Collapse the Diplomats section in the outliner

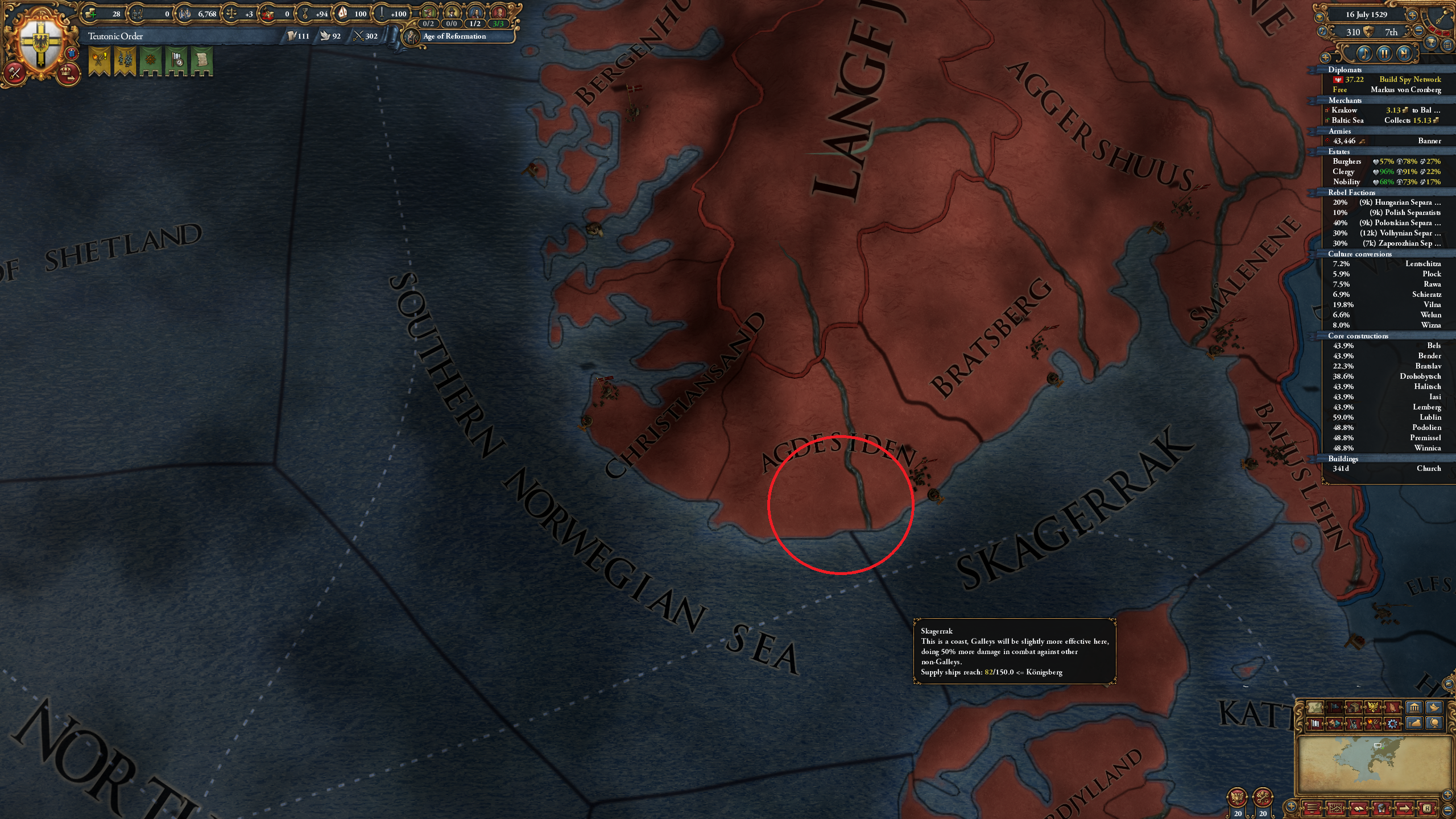[1346, 69]
